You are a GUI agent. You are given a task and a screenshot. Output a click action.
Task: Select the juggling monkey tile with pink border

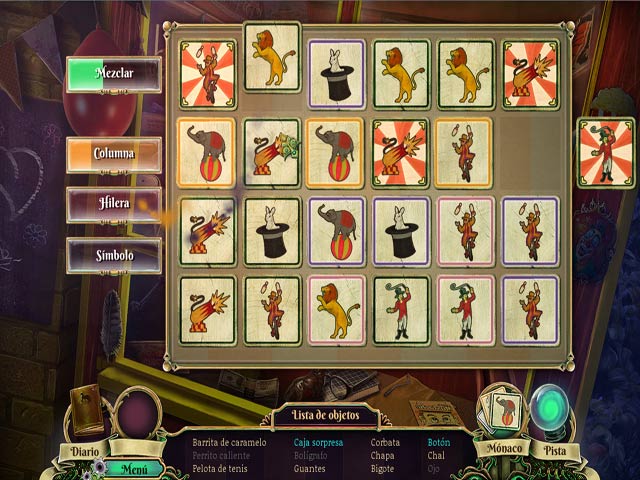pos(465,231)
